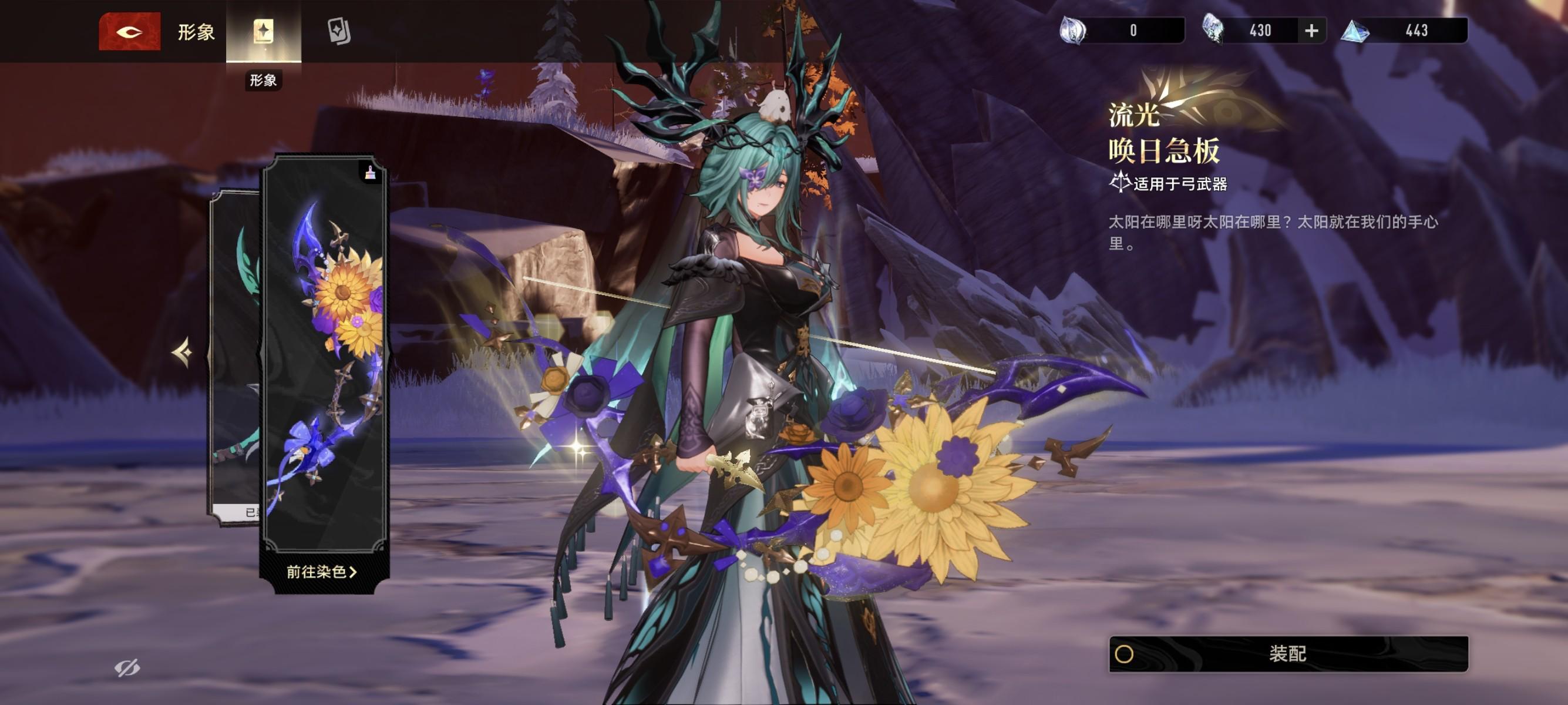Open the card tab with diamond icon
The width and height of the screenshot is (1568, 705).
click(338, 31)
